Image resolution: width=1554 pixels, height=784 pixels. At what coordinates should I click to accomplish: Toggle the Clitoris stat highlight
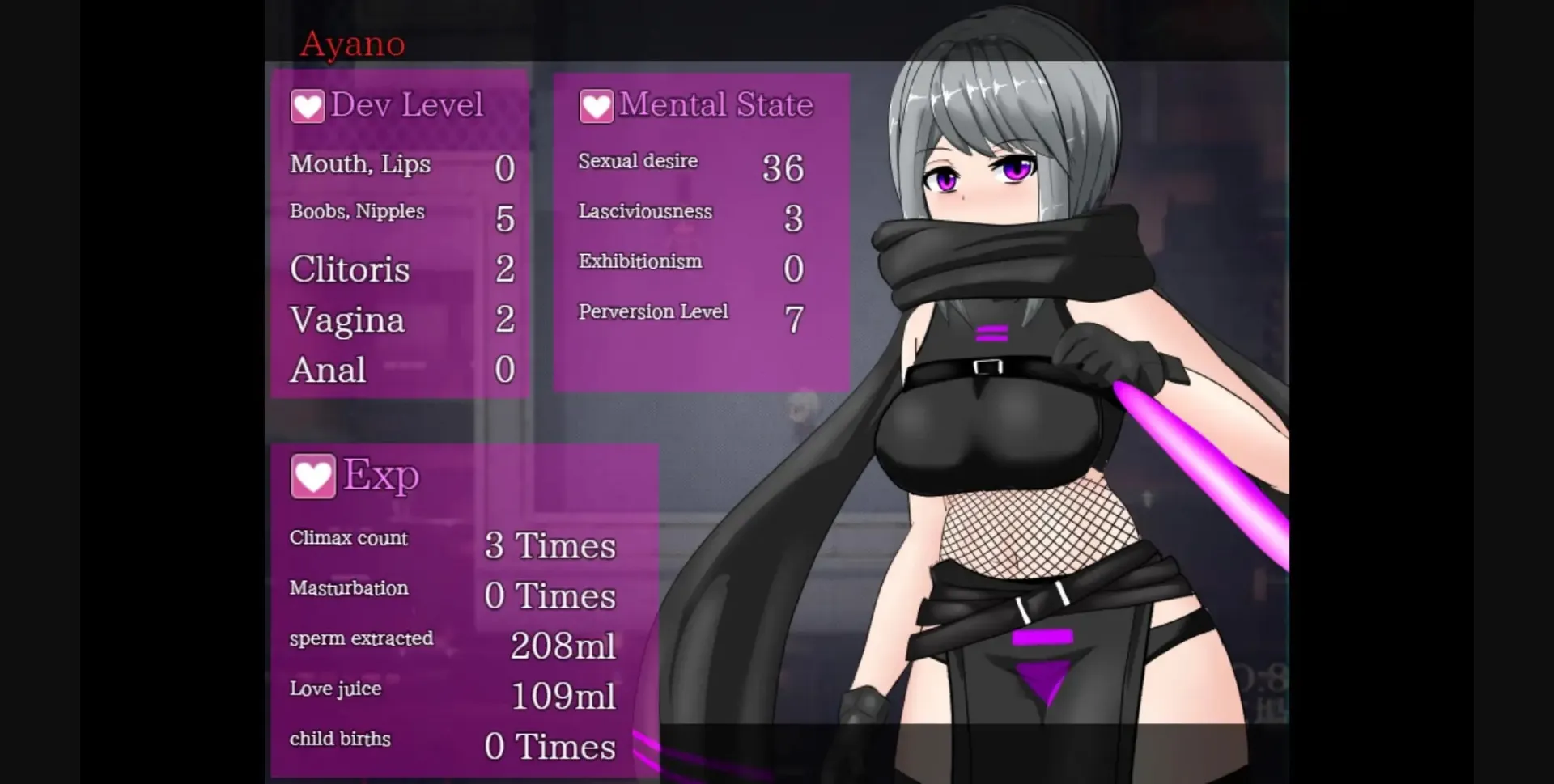[x=349, y=270]
